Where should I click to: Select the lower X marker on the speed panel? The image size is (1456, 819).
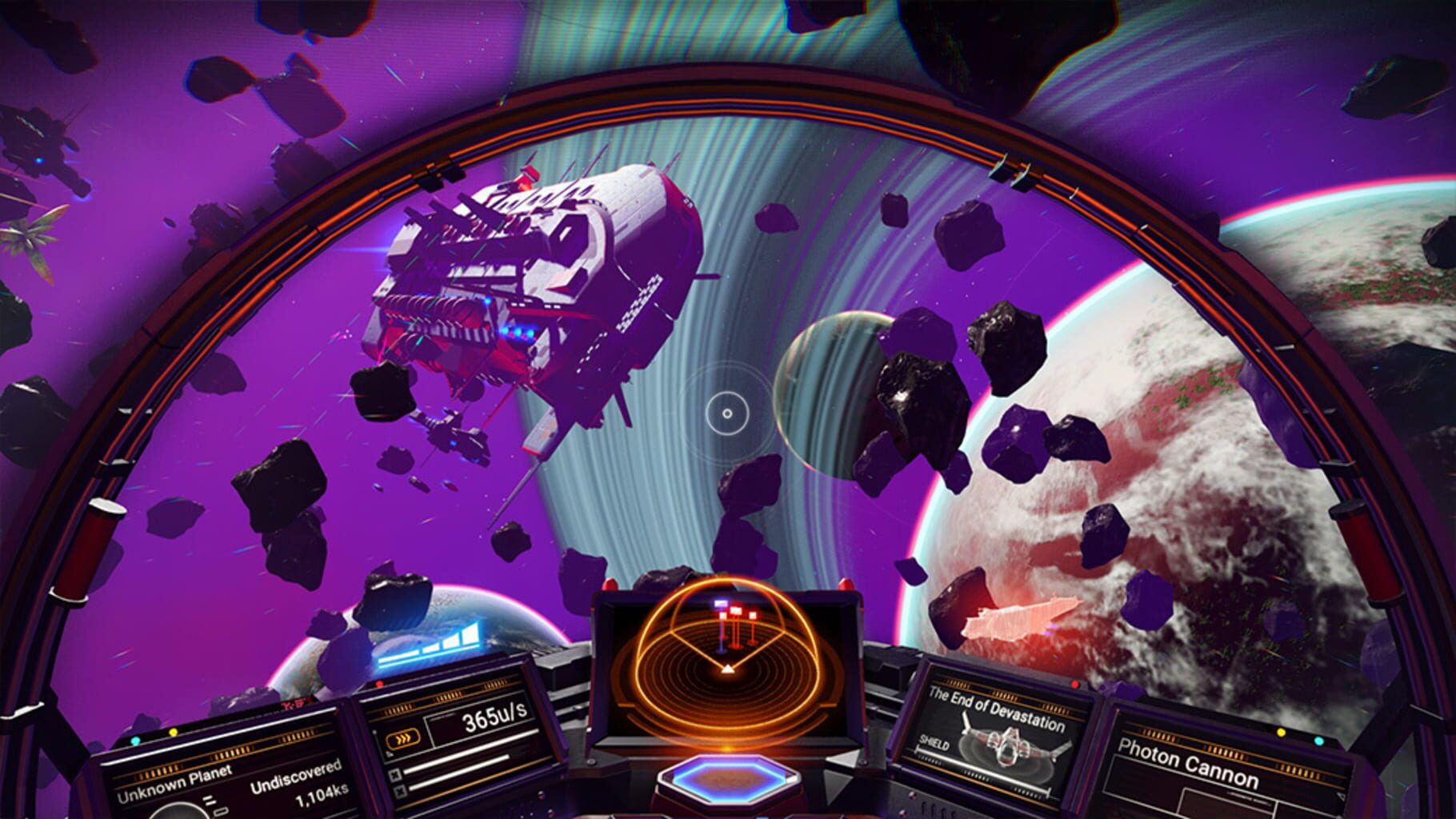click(399, 791)
